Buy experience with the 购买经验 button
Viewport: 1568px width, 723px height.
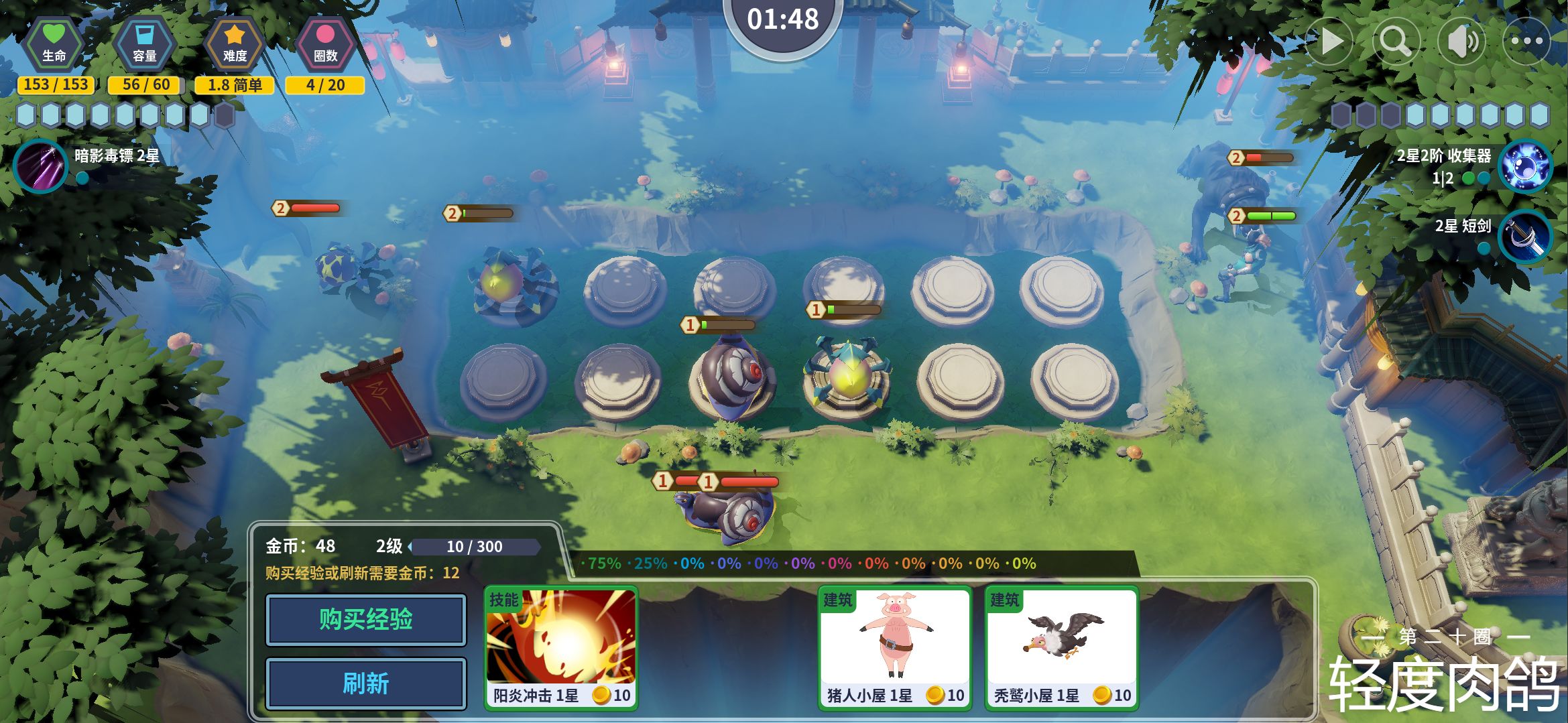click(365, 620)
